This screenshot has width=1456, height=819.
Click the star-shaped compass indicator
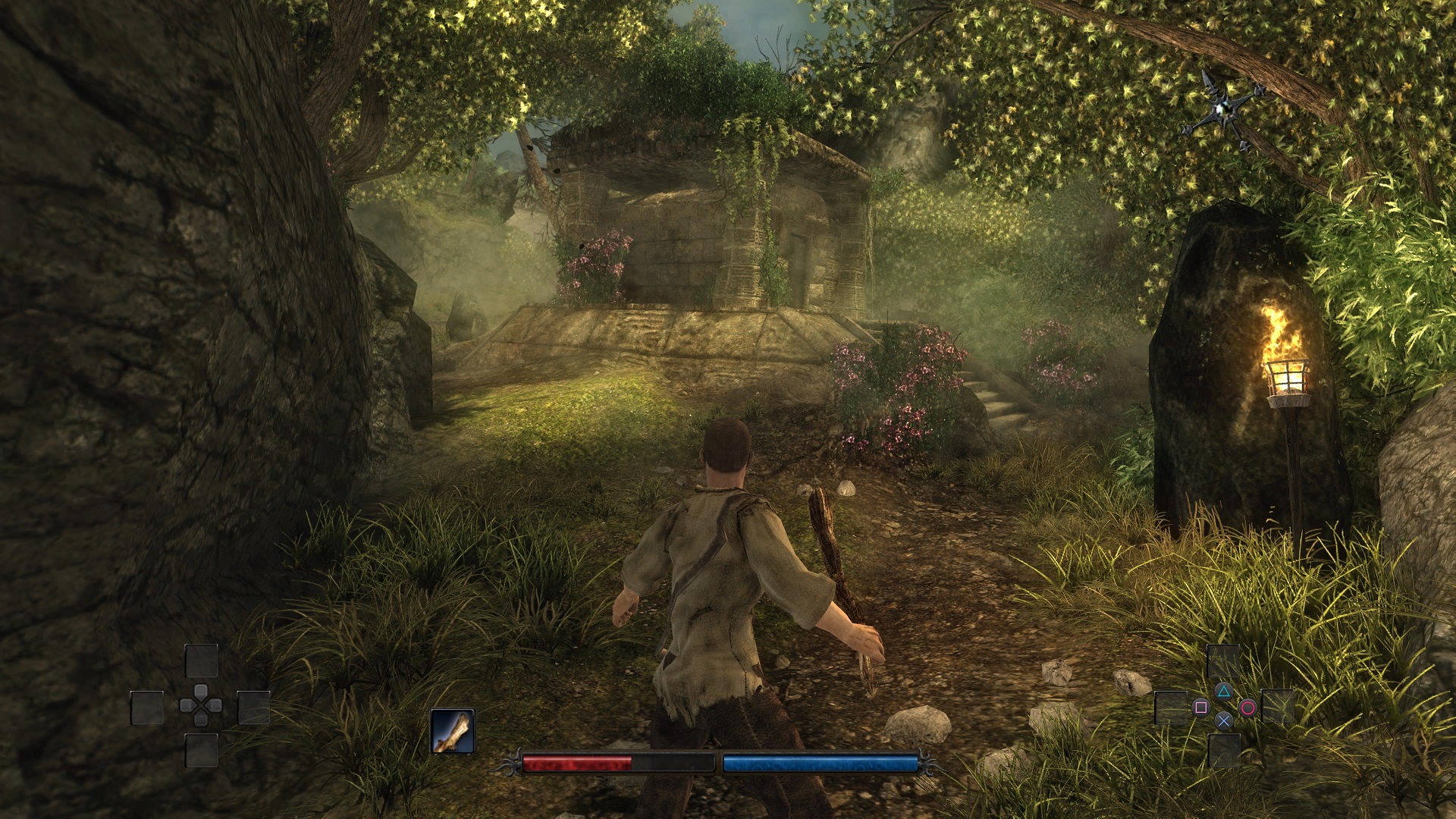[x=1222, y=109]
